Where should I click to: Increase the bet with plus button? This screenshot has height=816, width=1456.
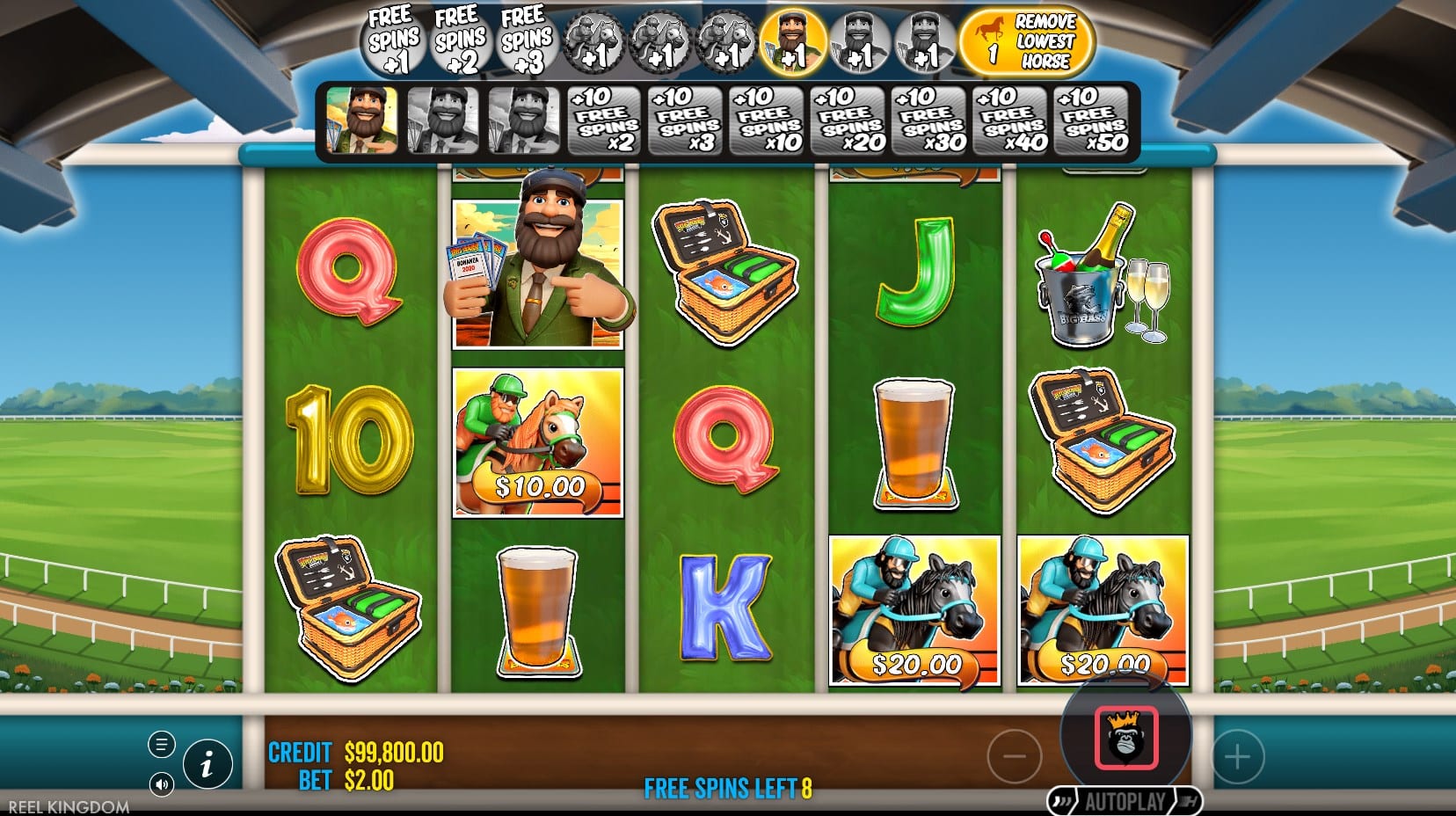1237,756
